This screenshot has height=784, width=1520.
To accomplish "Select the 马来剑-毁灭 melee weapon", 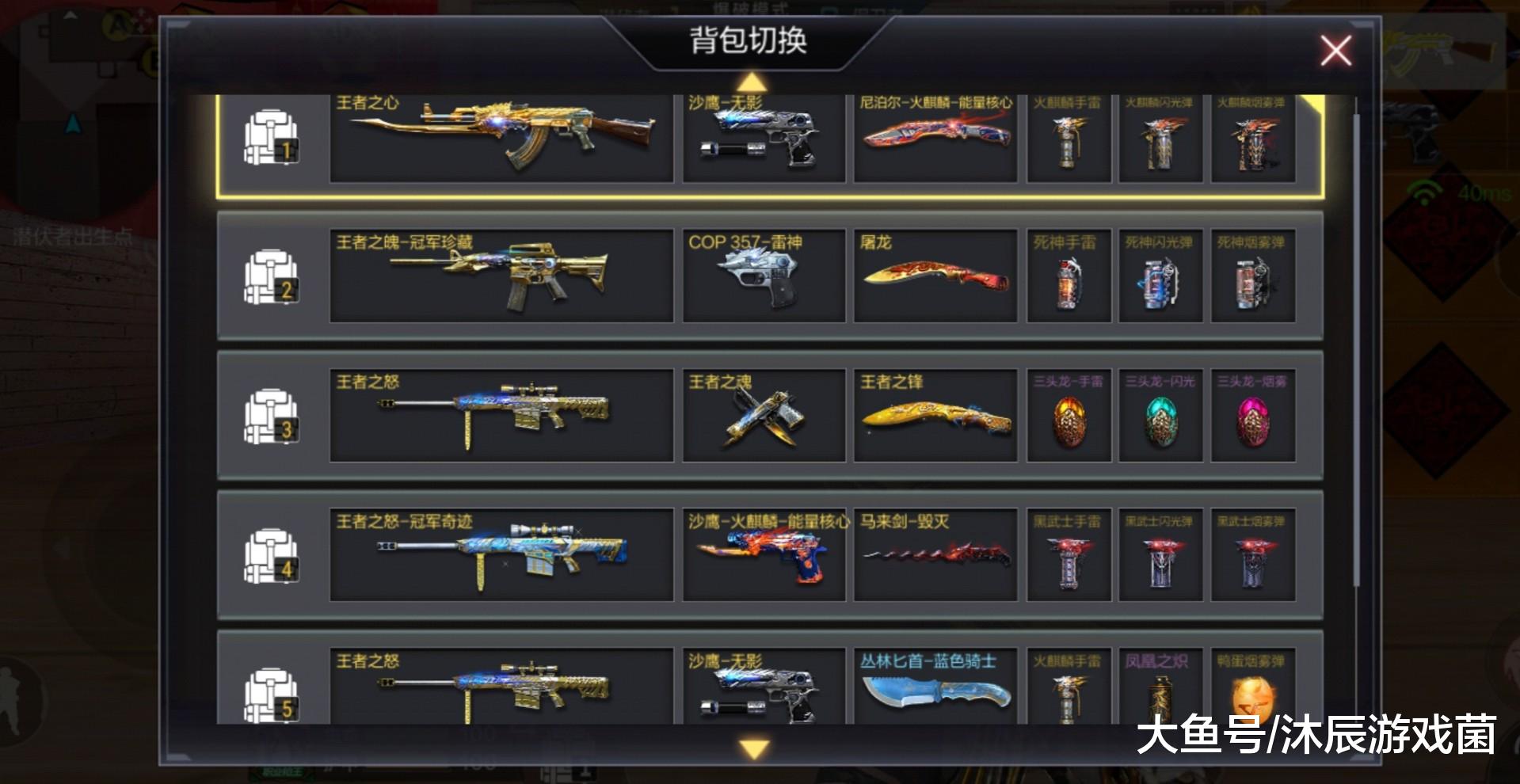I will [x=936, y=554].
